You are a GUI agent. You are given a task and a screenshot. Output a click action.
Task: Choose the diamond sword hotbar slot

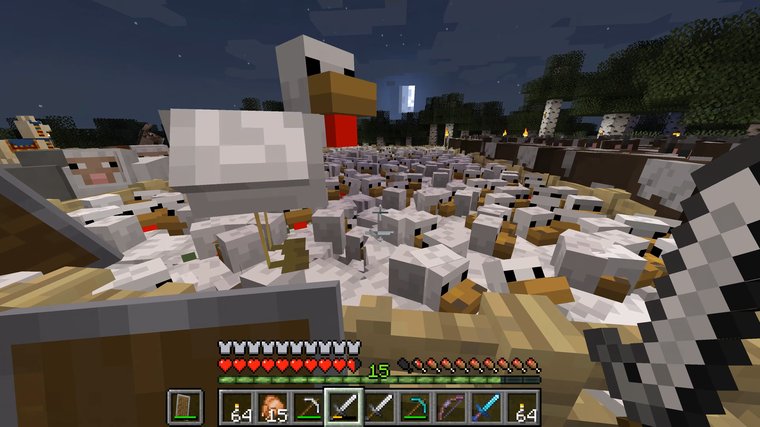click(x=487, y=406)
